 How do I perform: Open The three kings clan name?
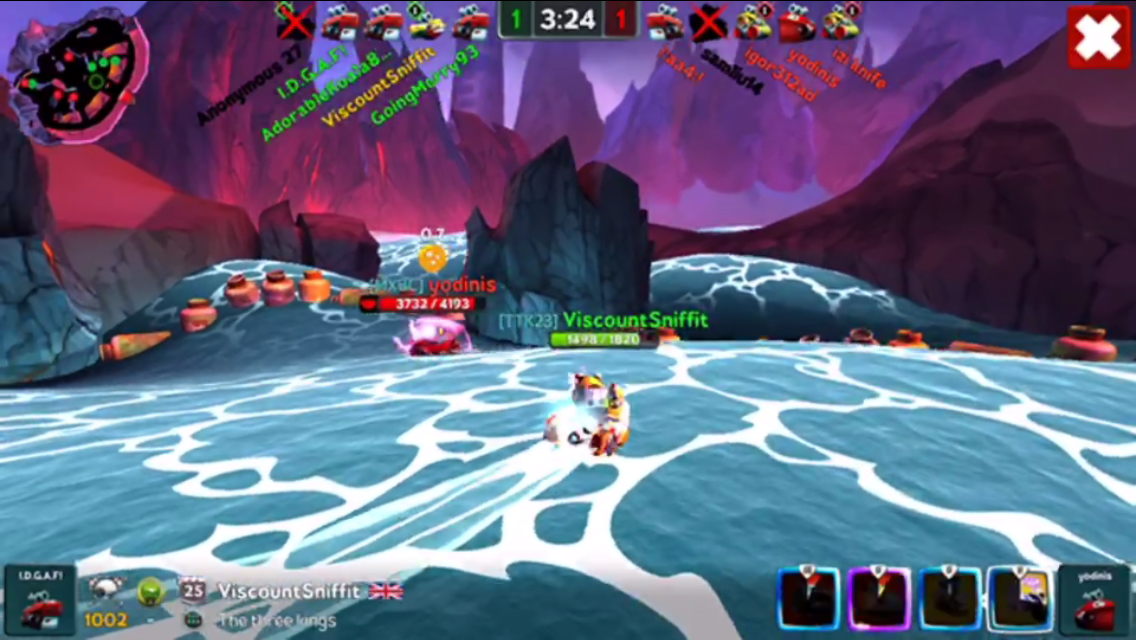click(x=277, y=621)
